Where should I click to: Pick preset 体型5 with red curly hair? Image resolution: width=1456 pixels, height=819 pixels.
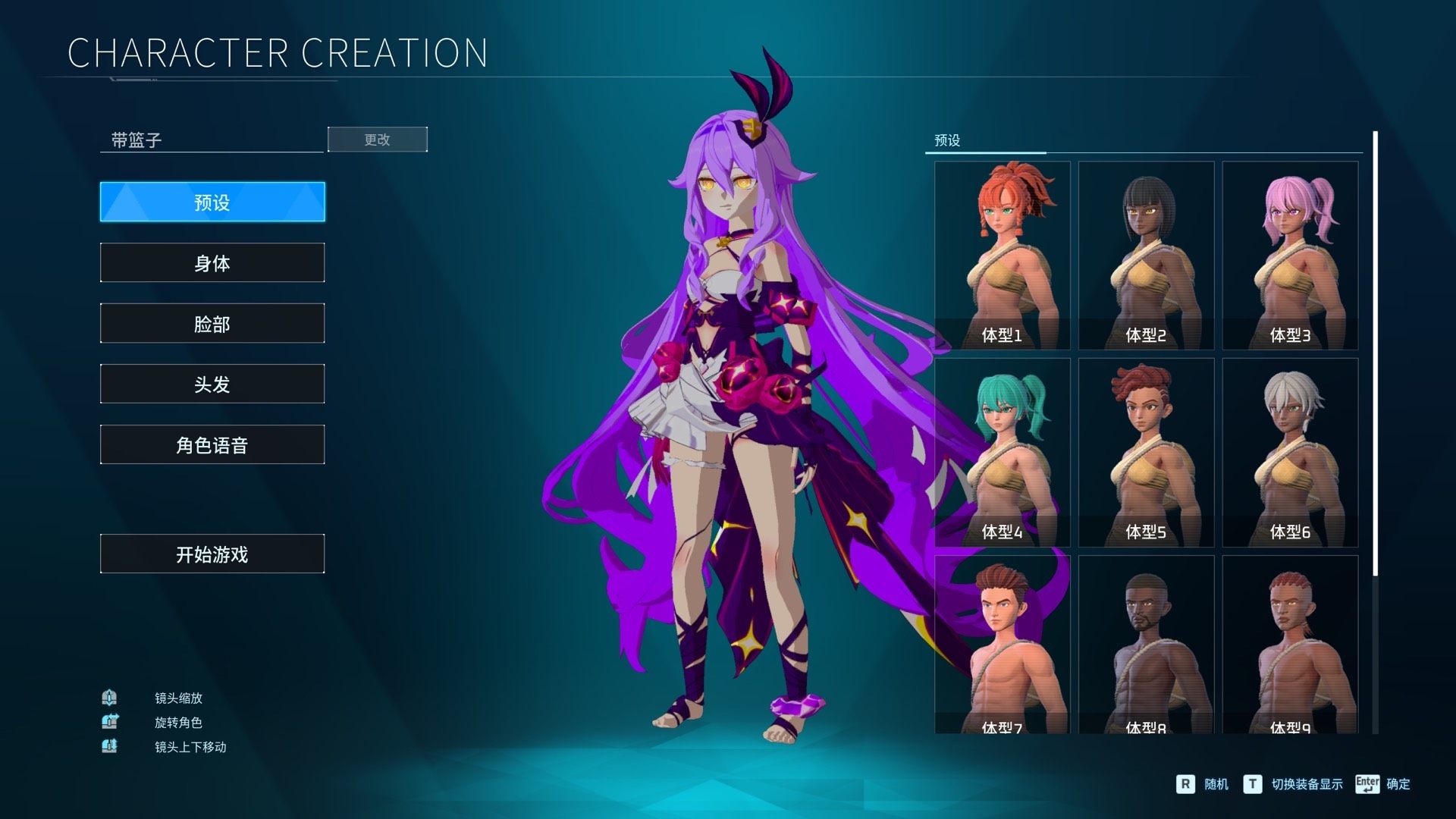coord(1146,452)
